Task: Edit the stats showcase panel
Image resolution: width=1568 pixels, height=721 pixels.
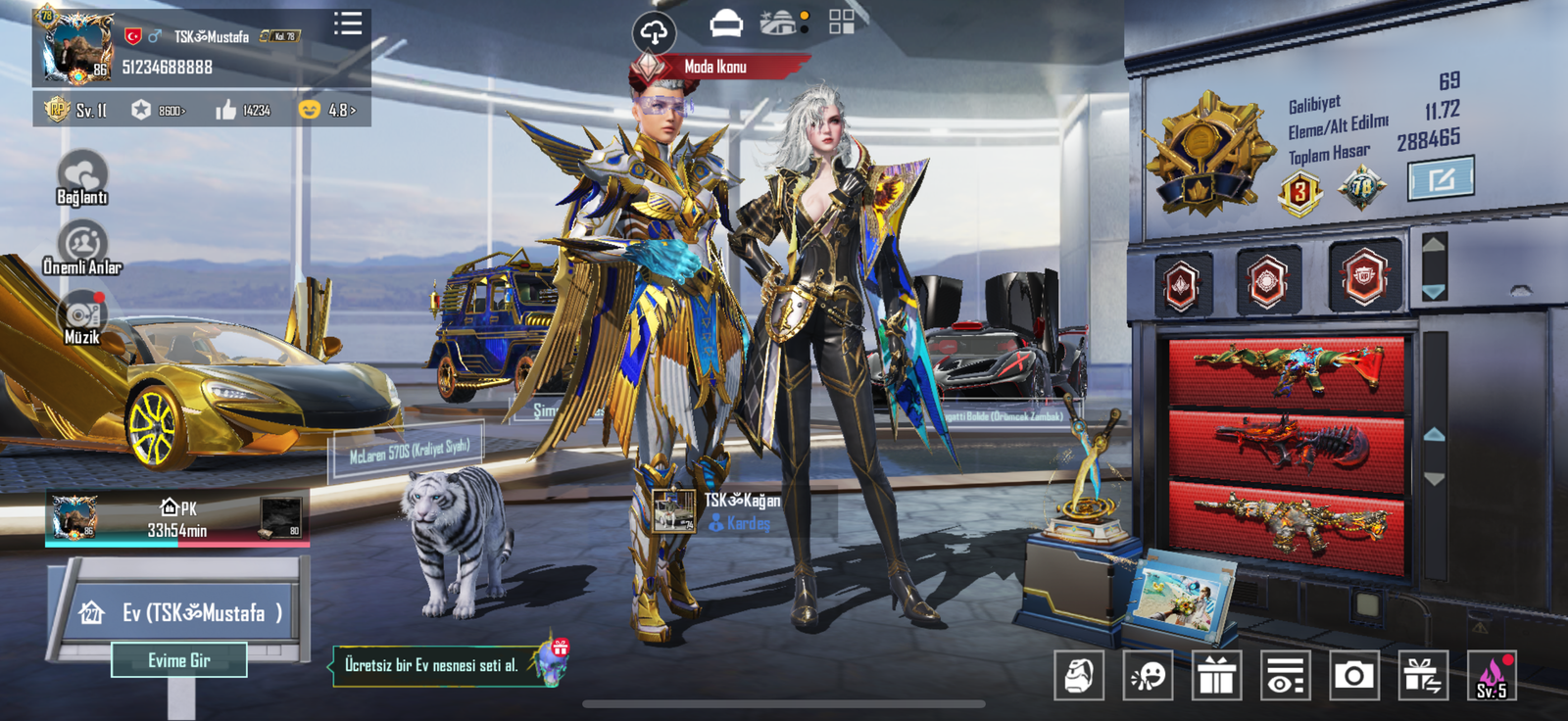Action: coord(1440,179)
